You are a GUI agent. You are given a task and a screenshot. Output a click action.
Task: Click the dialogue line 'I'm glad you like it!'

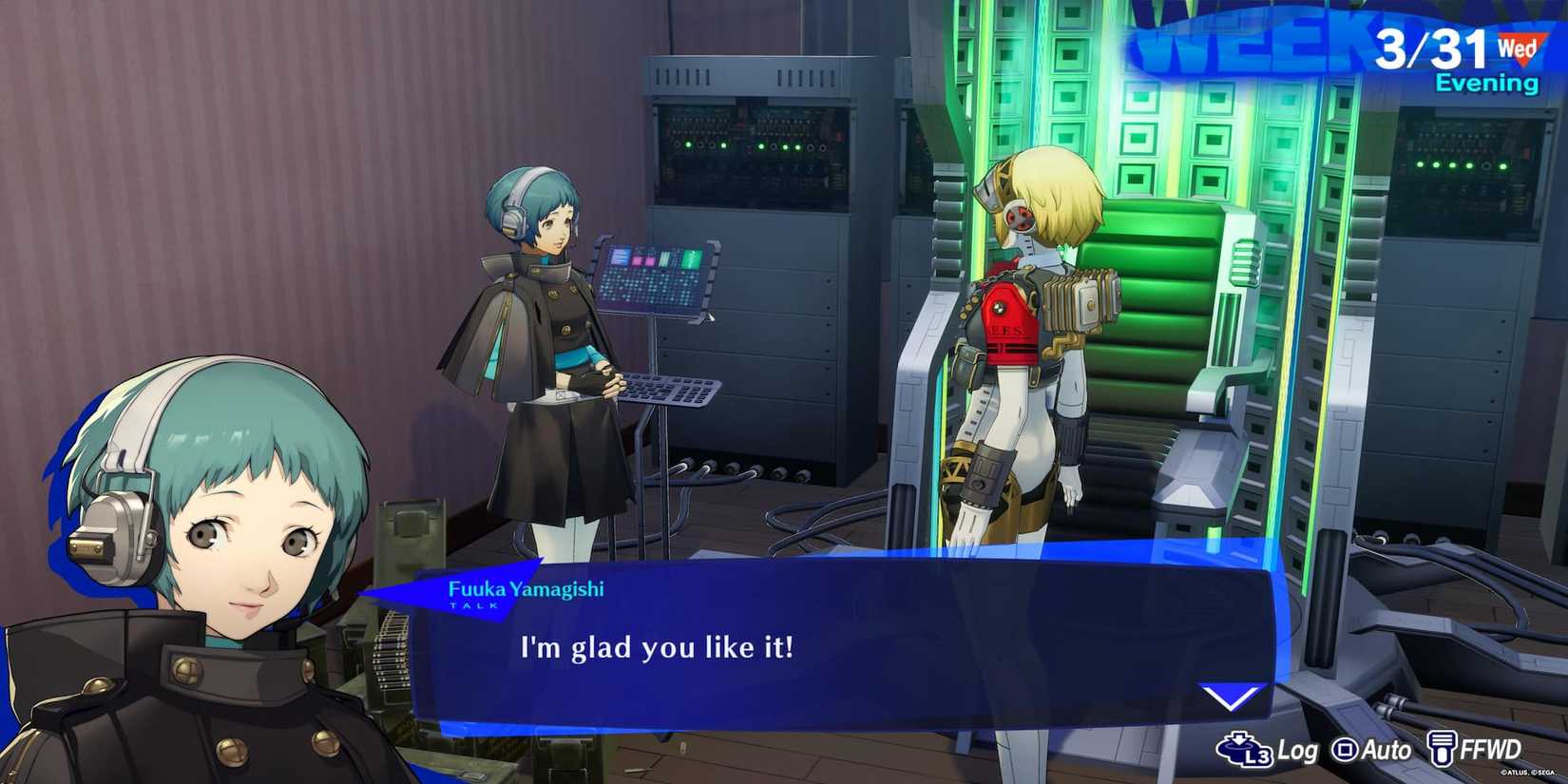pyautogui.click(x=657, y=648)
